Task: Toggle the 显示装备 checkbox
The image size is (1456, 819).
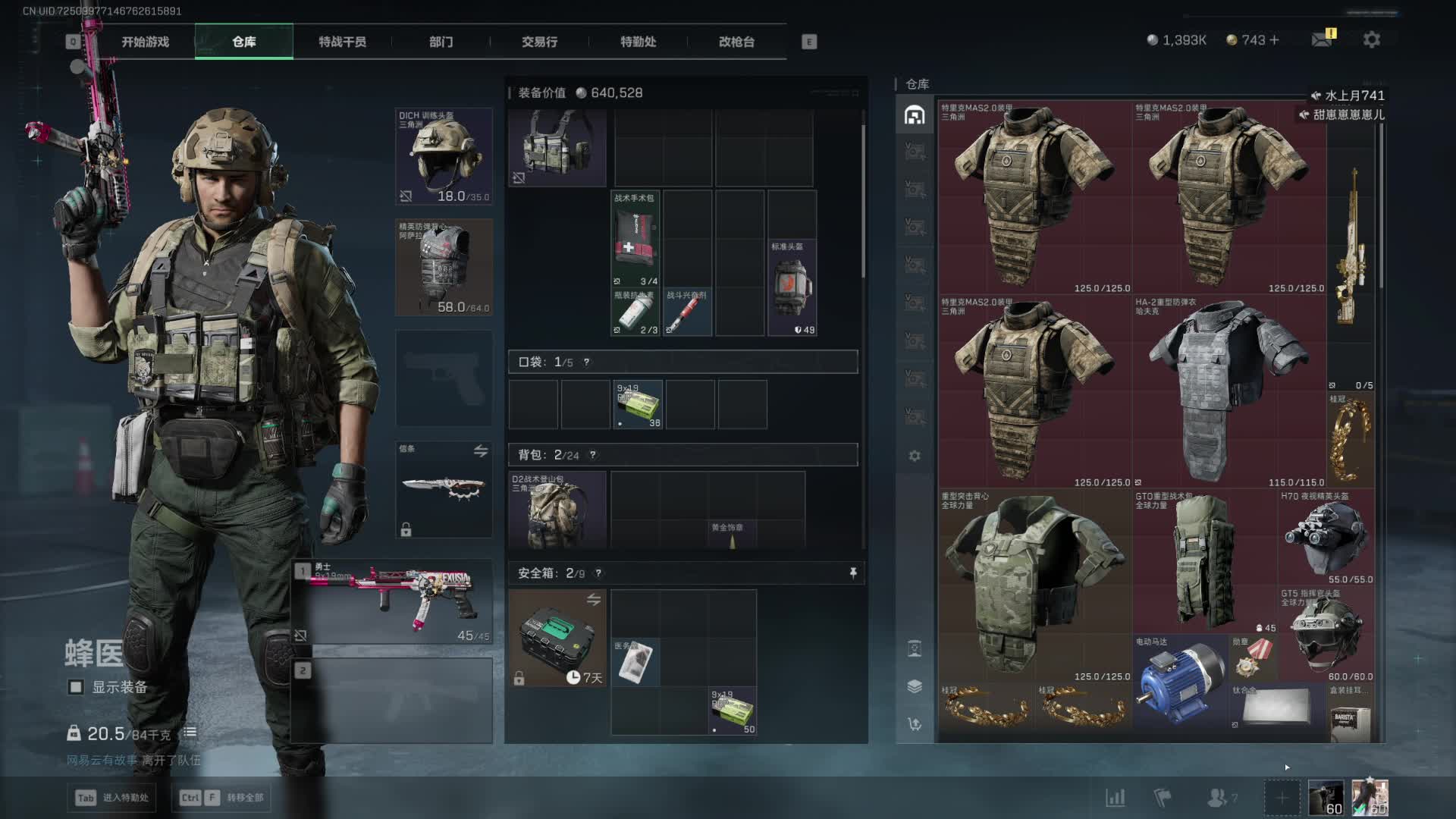Action: (76, 687)
